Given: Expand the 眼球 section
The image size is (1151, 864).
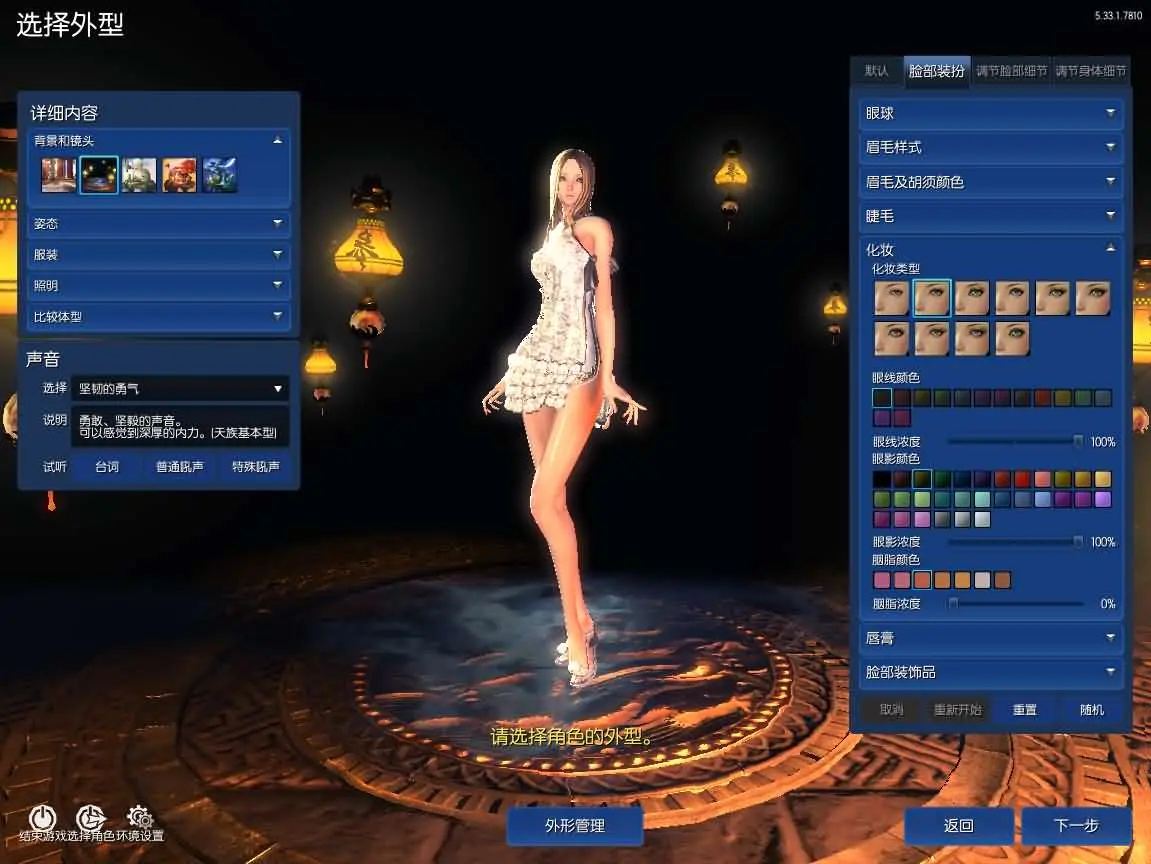Looking at the screenshot, I should pos(990,114).
